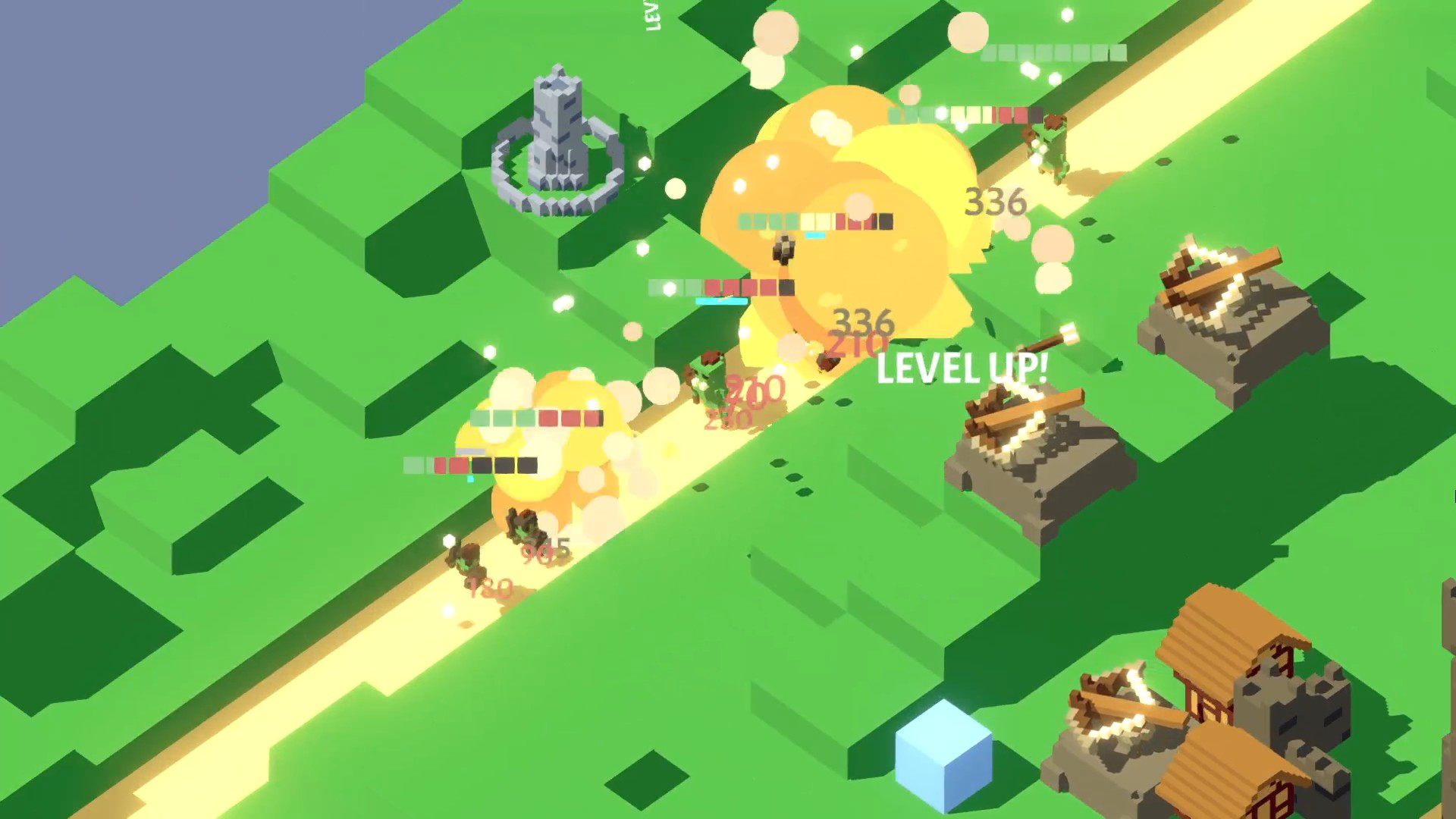Click the 336 damage number
This screenshot has height=819, width=1456.
[x=997, y=201]
